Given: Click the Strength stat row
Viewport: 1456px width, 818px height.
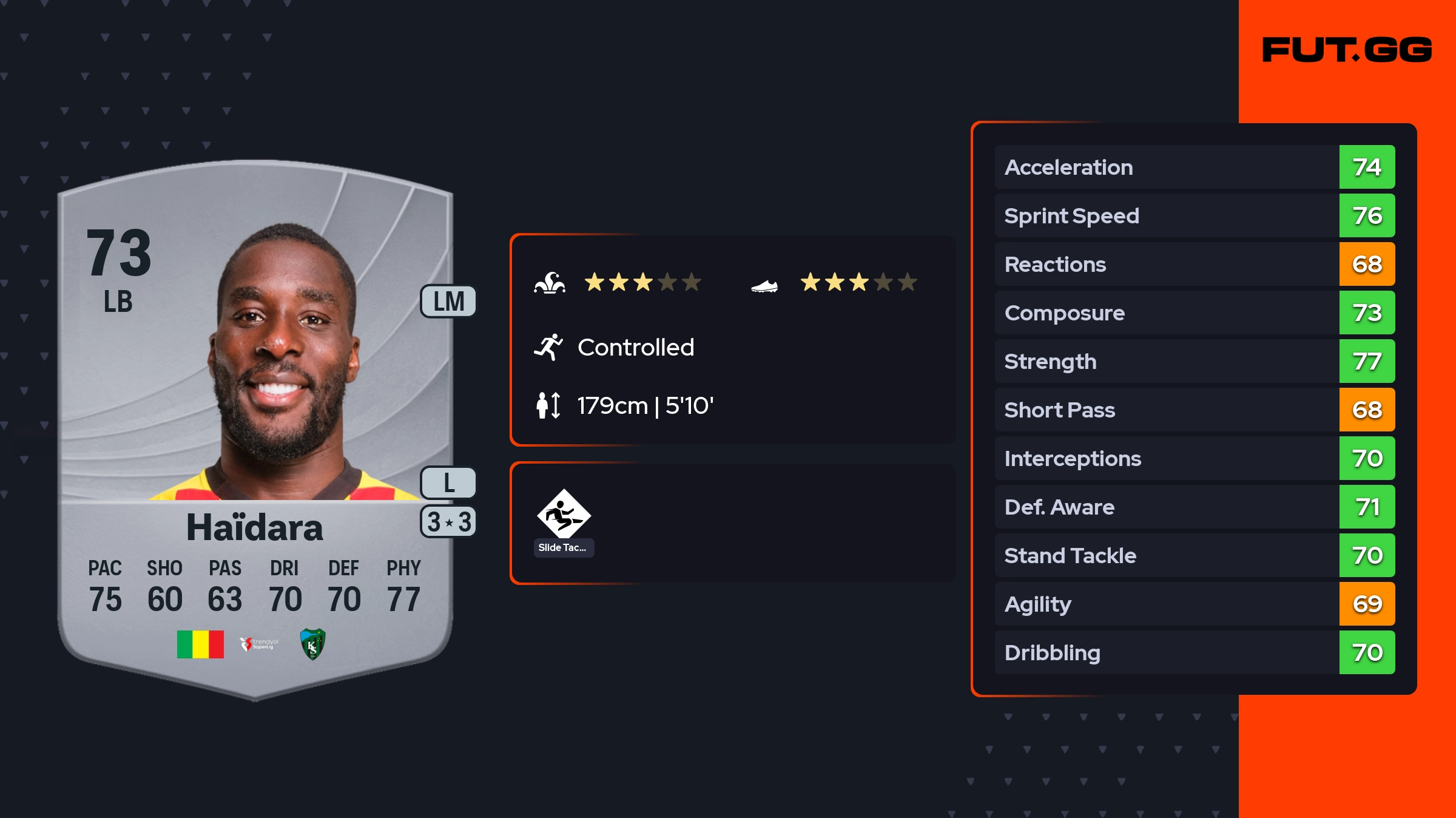Looking at the screenshot, I should (x=1194, y=361).
